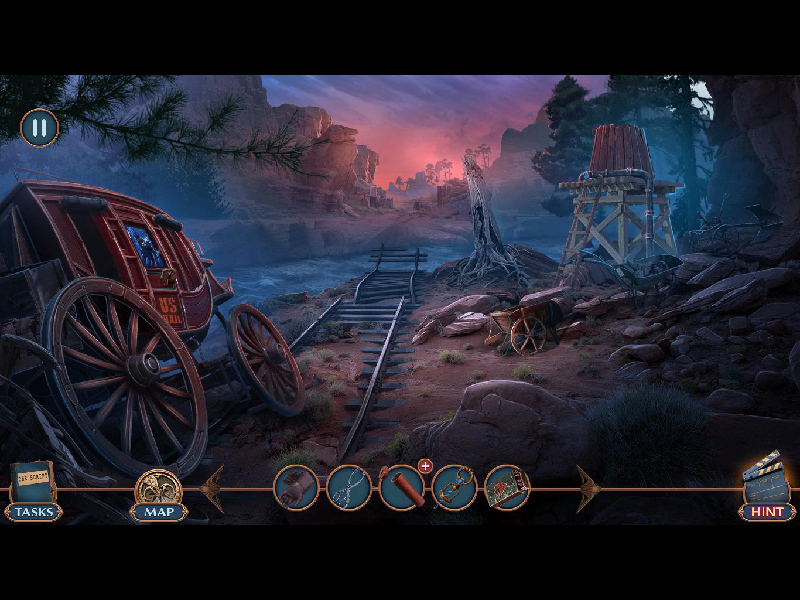Select the red dynamite stick item

pos(401,488)
